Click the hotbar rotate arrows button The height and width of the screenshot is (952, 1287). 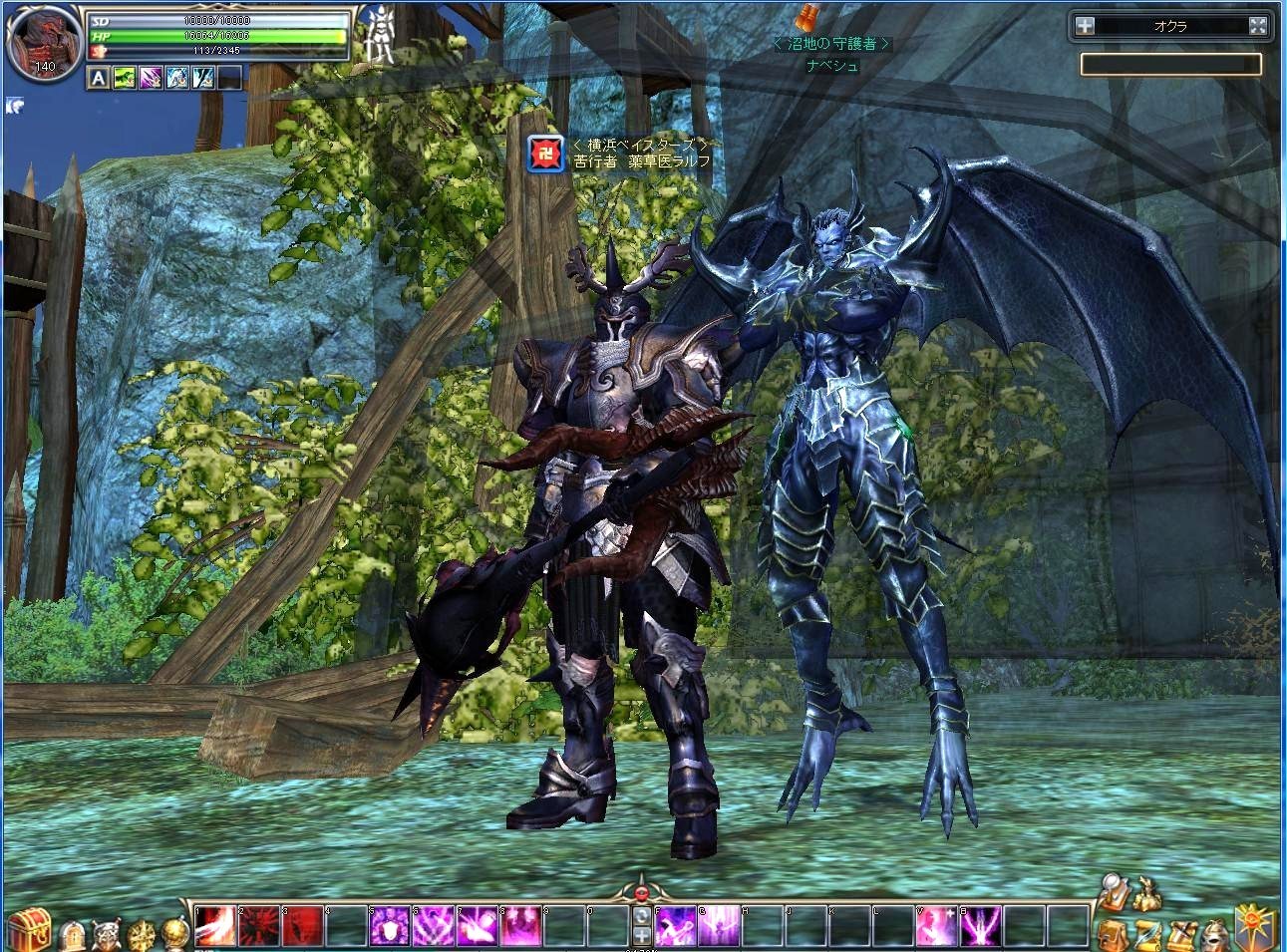(641, 916)
